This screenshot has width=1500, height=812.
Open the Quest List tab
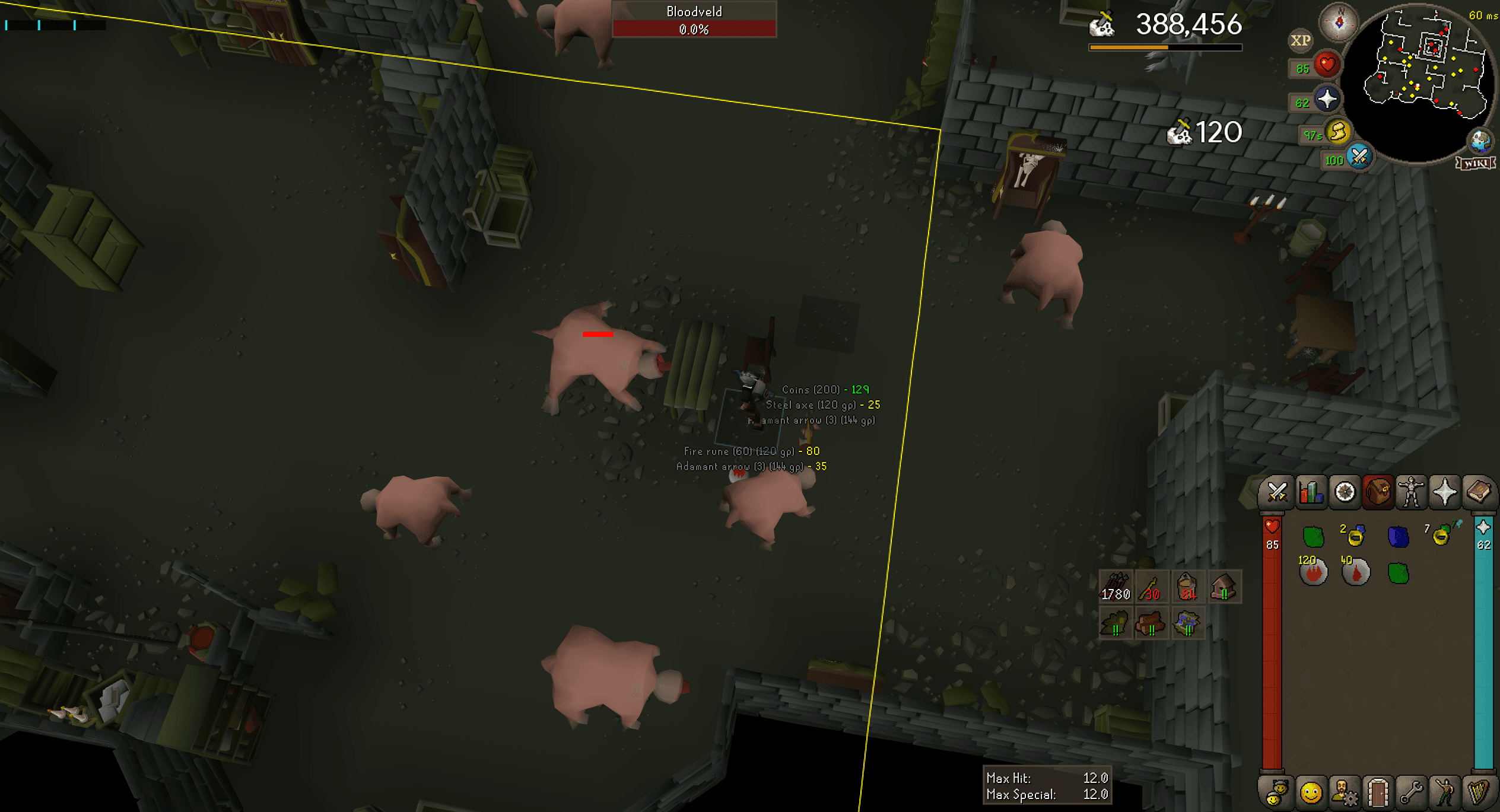[x=1345, y=492]
